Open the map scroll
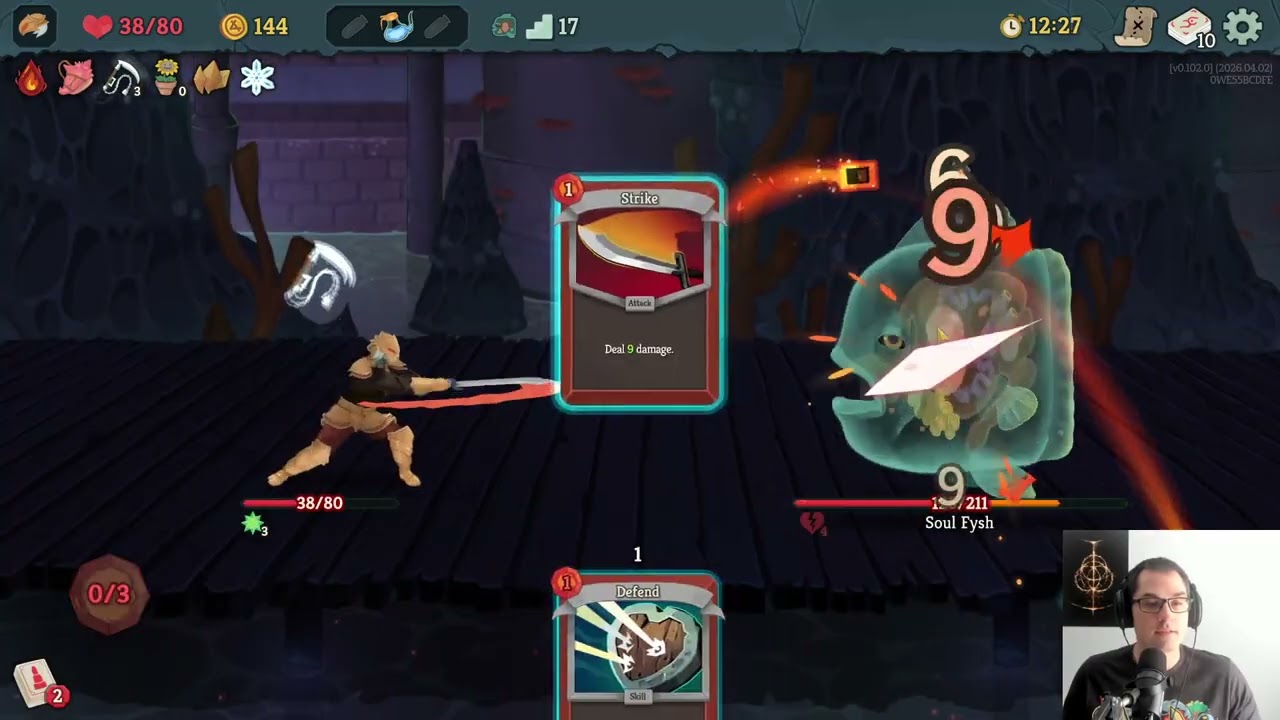The image size is (1280, 720). (1137, 27)
